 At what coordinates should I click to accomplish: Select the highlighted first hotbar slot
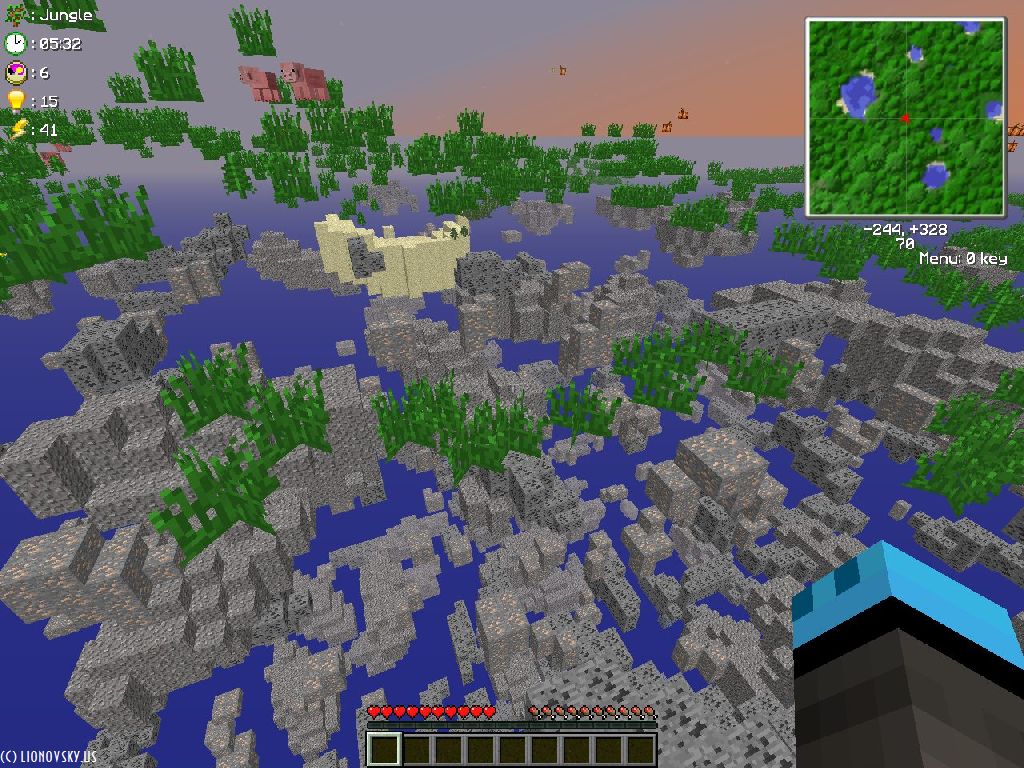pyautogui.click(x=385, y=749)
